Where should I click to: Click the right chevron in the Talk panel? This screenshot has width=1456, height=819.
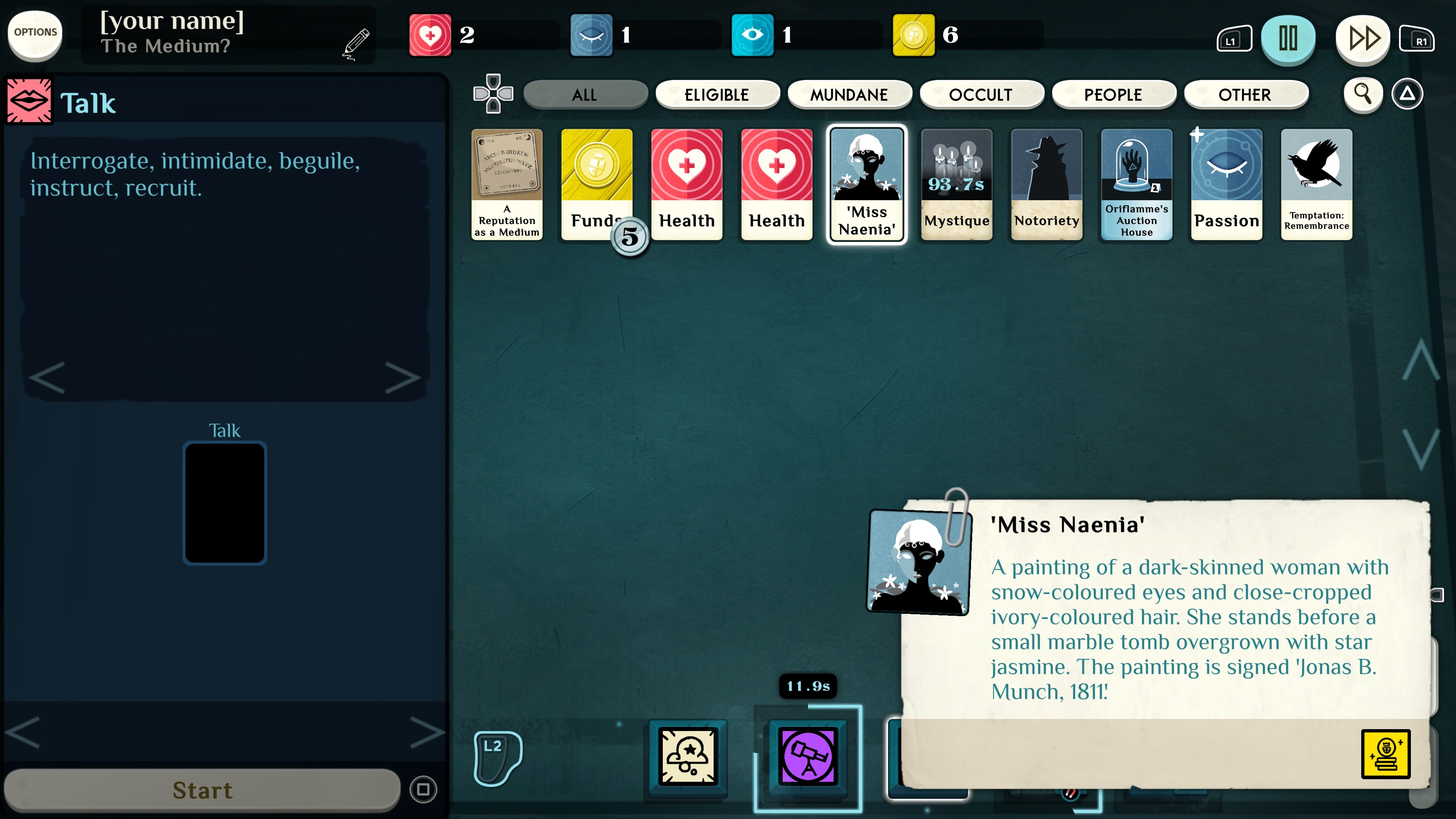pyautogui.click(x=403, y=378)
